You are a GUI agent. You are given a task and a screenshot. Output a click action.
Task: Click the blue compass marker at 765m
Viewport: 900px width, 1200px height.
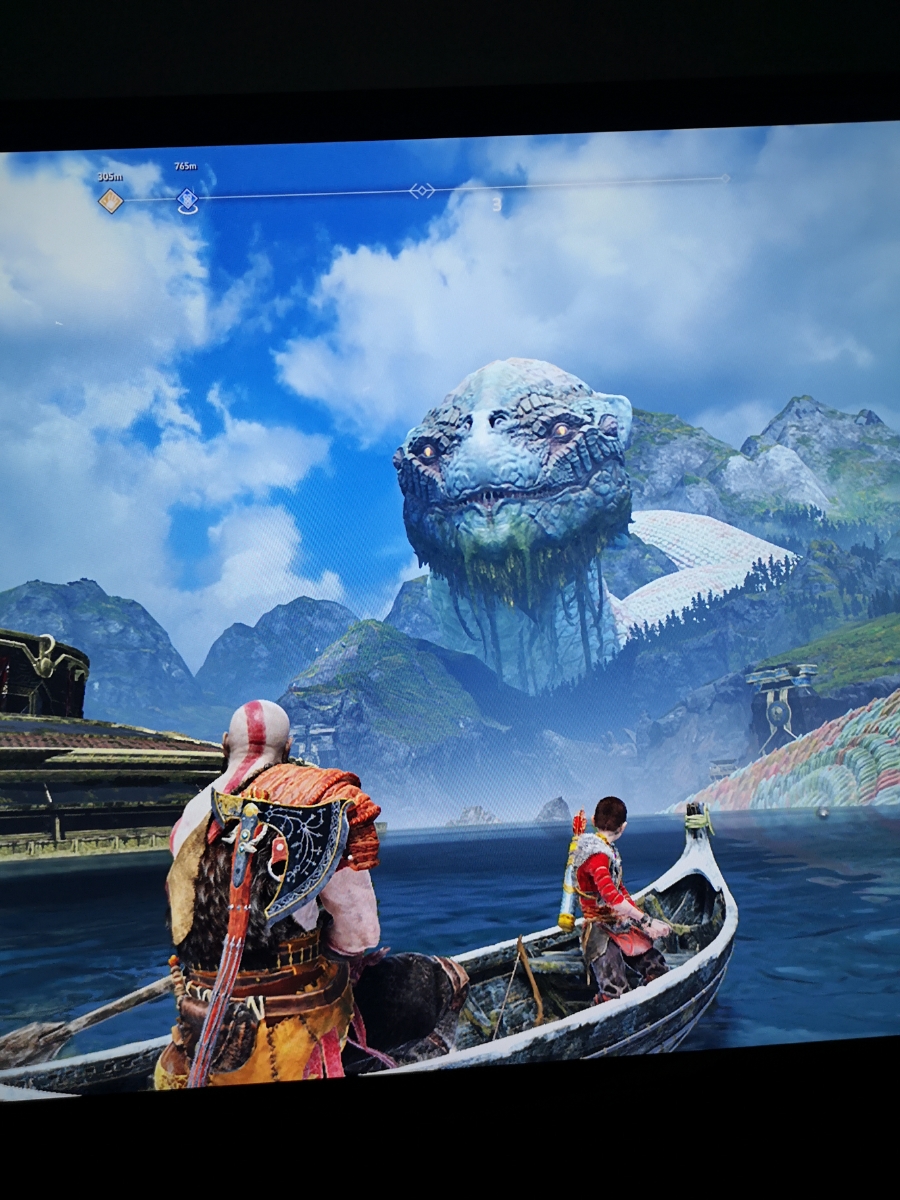[x=187, y=200]
